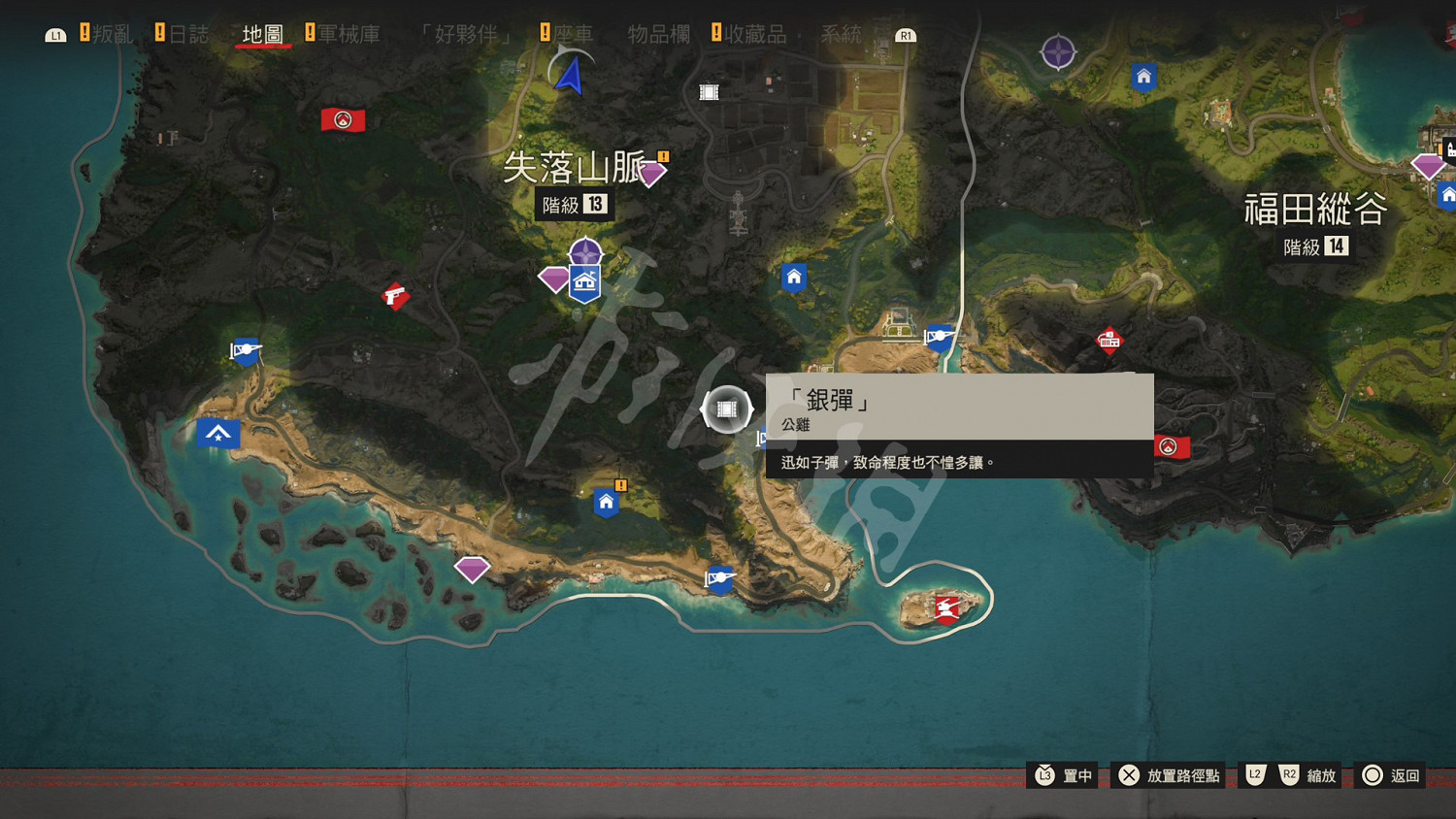
Task: Select the purple diamond marker near the south coast
Action: [473, 570]
